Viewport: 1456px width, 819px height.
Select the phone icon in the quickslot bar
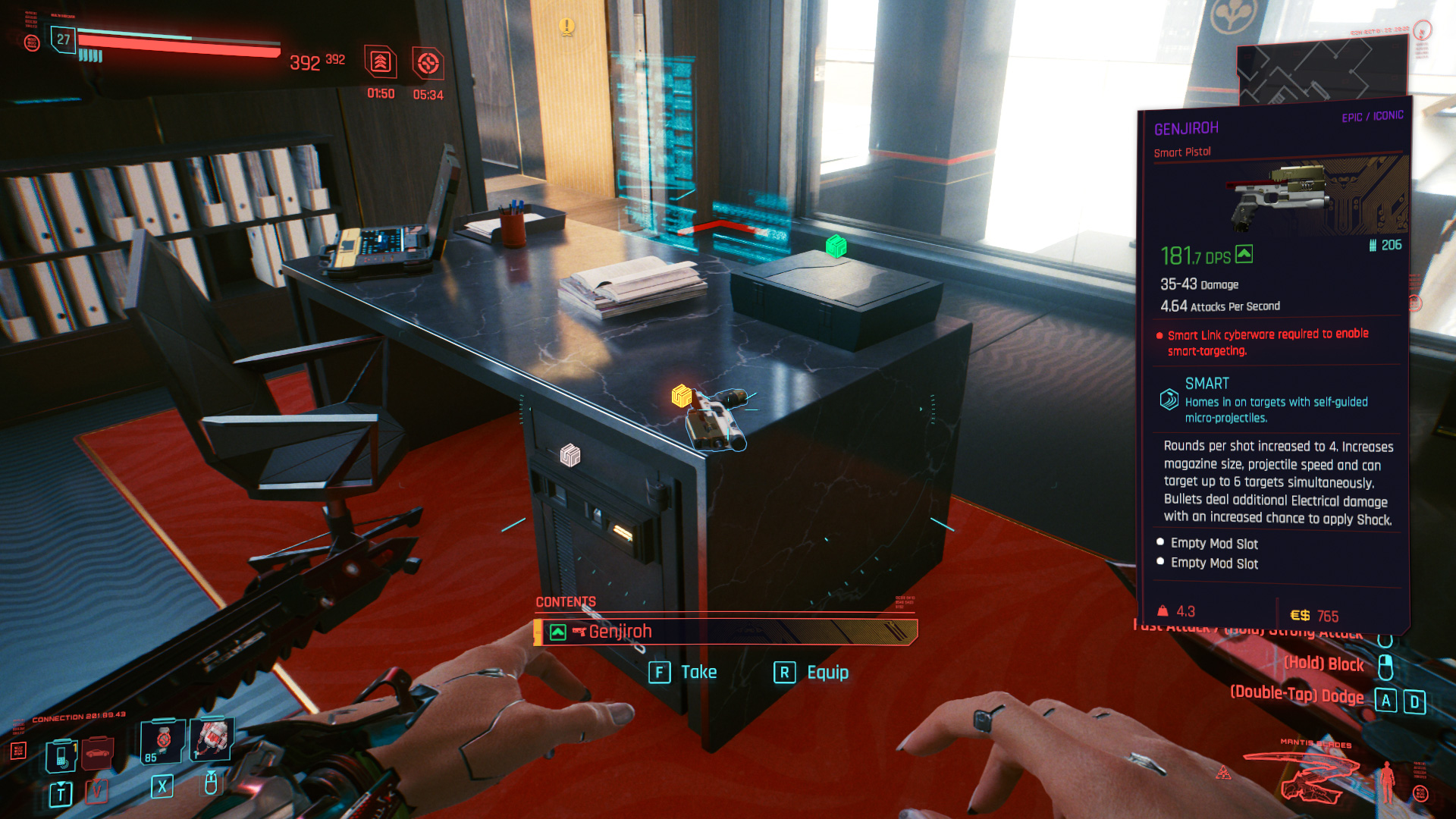[61, 754]
